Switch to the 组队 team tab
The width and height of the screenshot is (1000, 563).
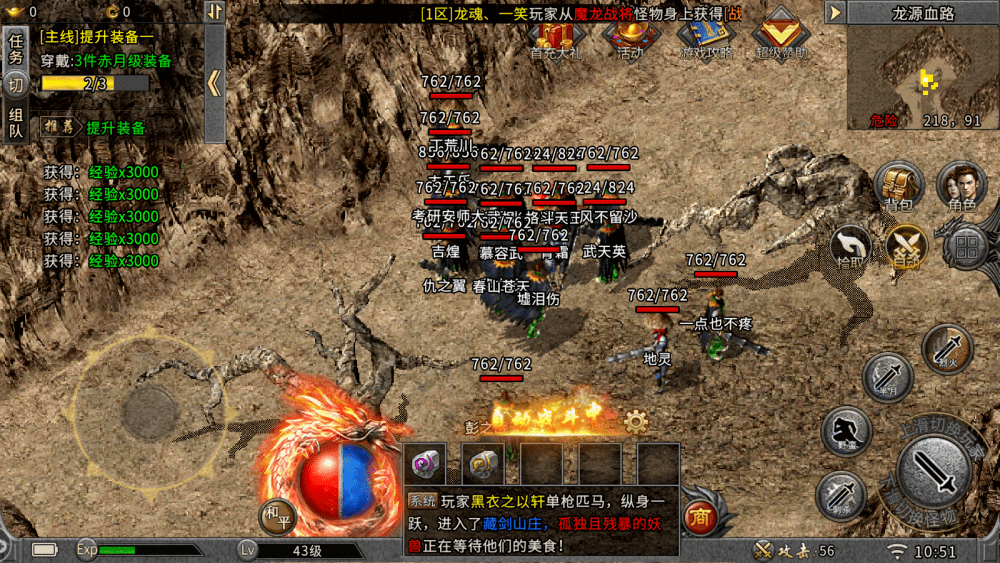coord(16,123)
